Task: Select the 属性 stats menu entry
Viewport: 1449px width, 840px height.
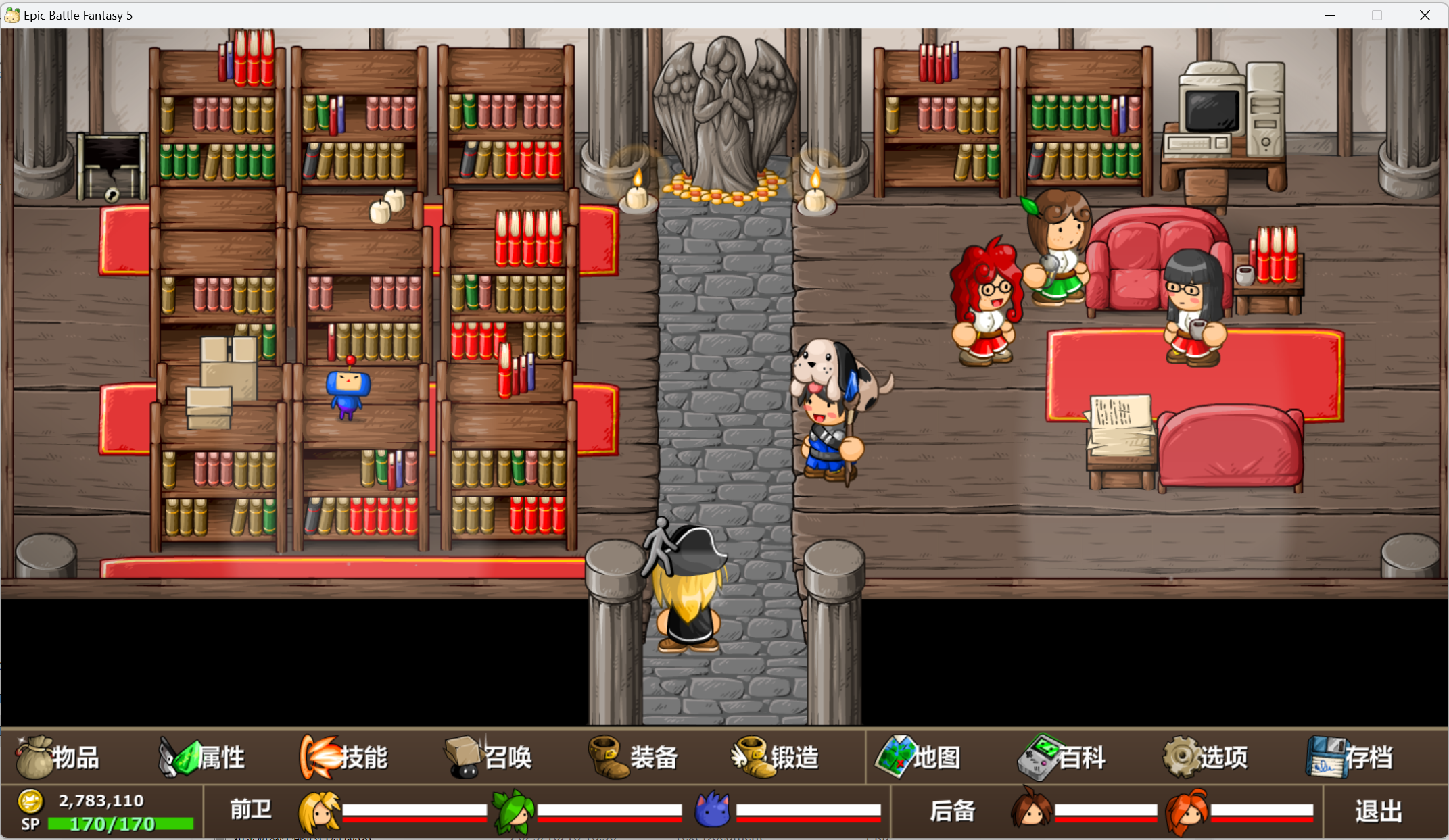Action: tap(203, 758)
